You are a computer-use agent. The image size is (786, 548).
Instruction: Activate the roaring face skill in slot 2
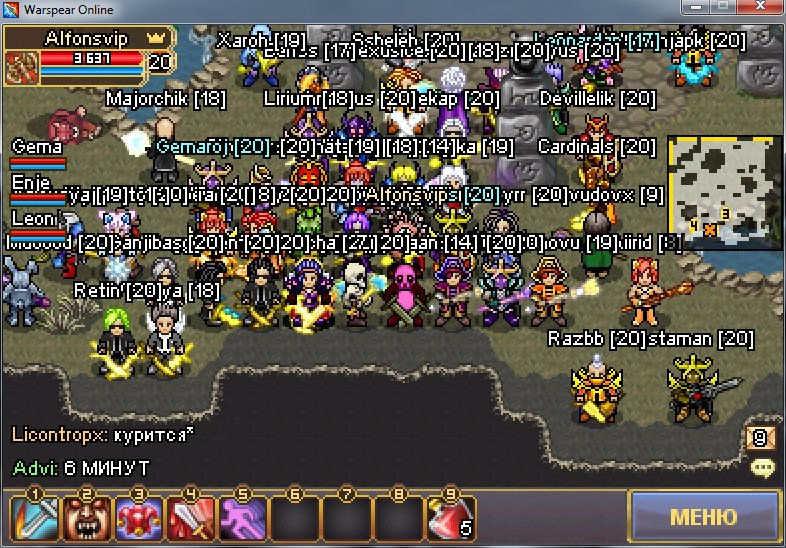[x=85, y=518]
